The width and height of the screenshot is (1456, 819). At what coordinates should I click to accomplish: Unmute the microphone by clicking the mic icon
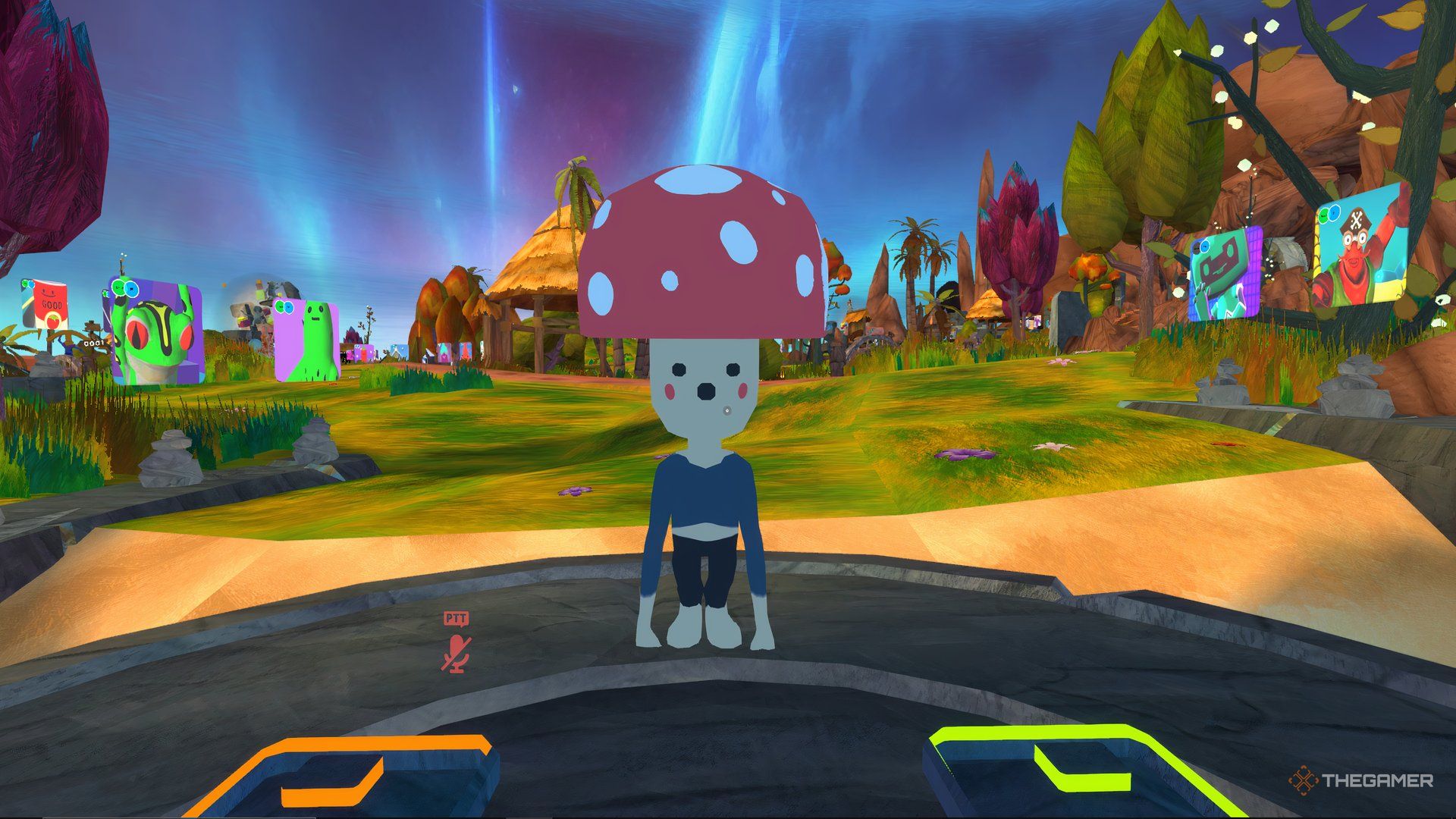click(455, 651)
